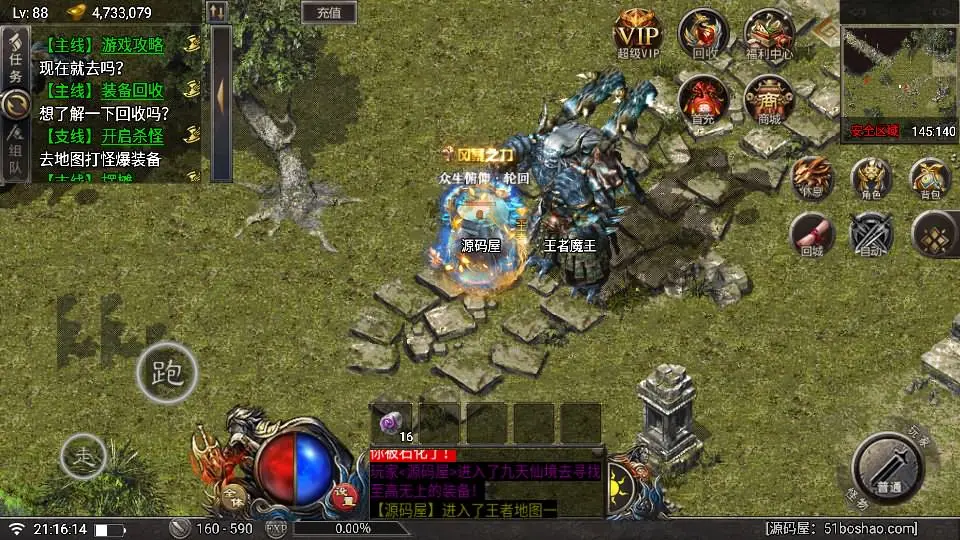The width and height of the screenshot is (960, 540).
Task: Open the 商城 shop
Action: pyautogui.click(x=769, y=99)
